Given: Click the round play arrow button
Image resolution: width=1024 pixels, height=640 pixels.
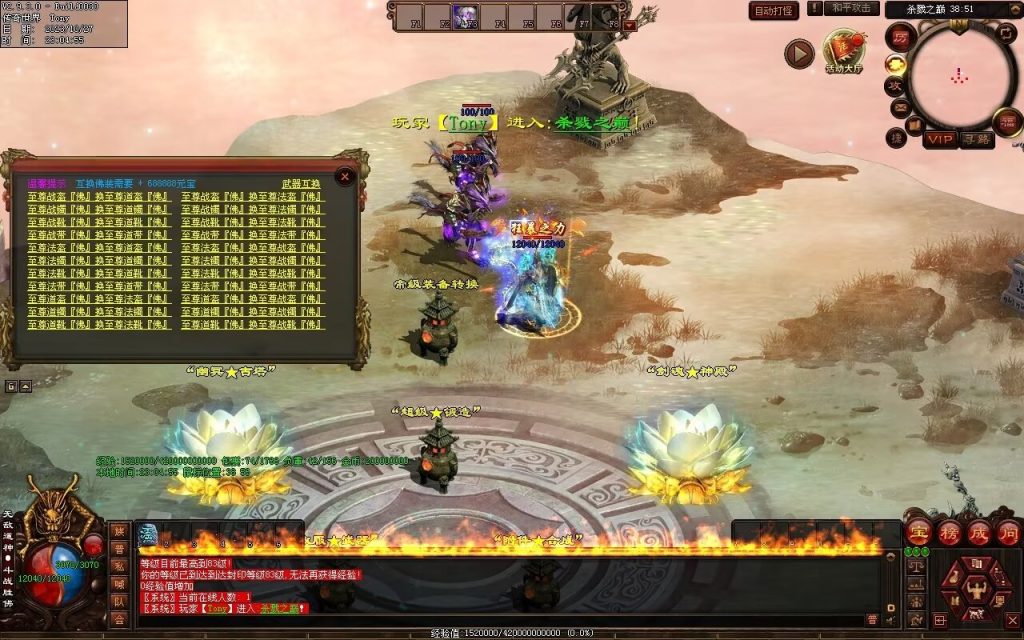Looking at the screenshot, I should pyautogui.click(x=798, y=53).
